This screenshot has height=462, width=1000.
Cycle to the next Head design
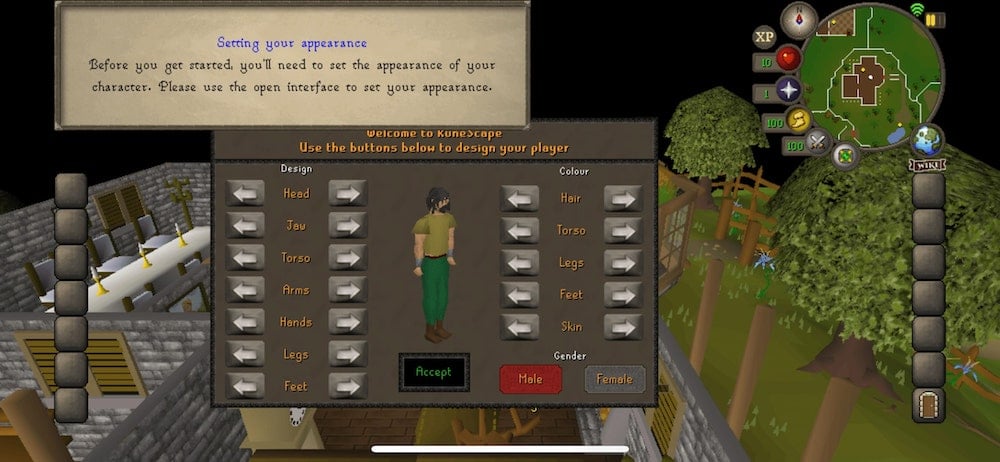tap(348, 193)
